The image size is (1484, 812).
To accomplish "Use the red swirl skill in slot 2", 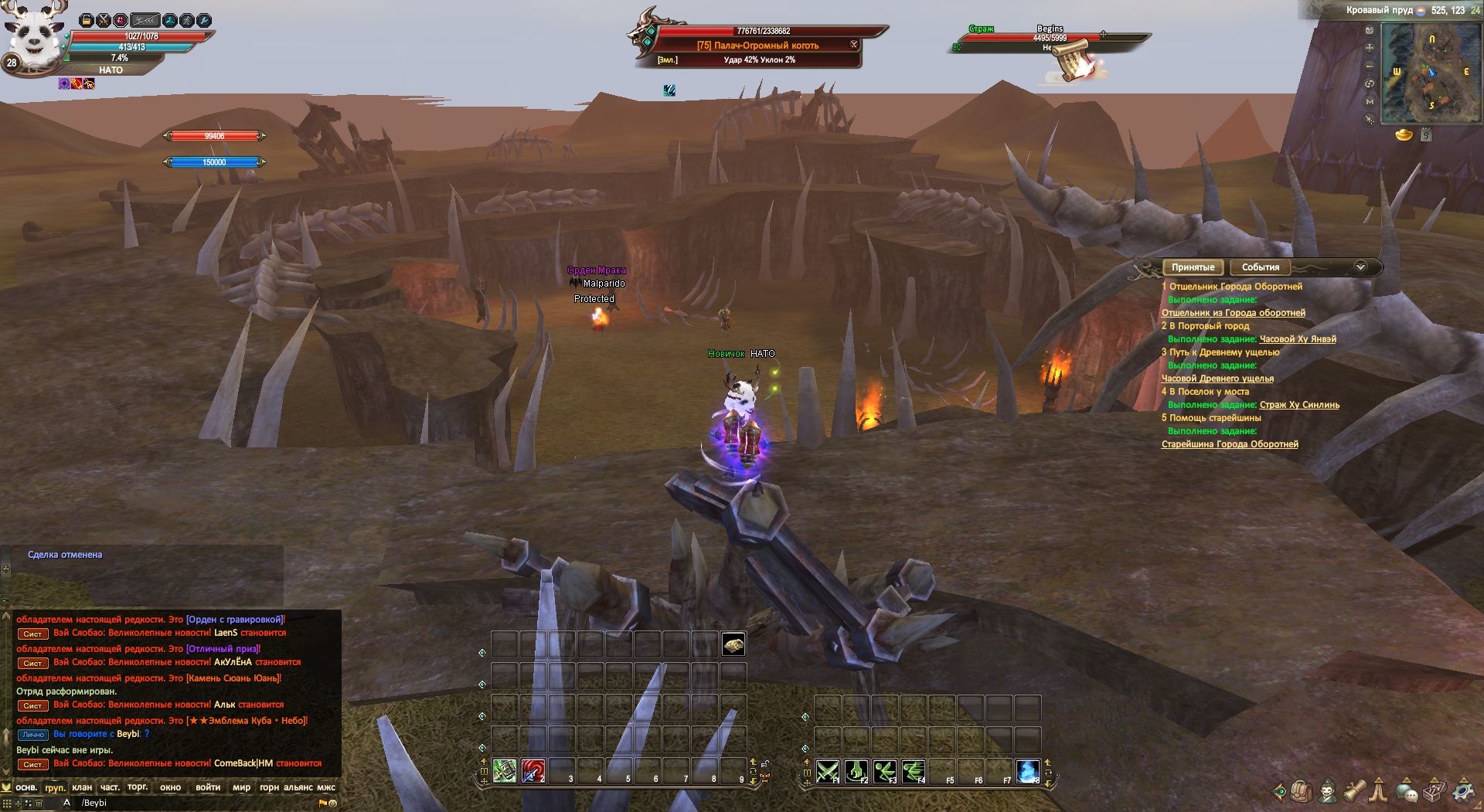I will [533, 770].
